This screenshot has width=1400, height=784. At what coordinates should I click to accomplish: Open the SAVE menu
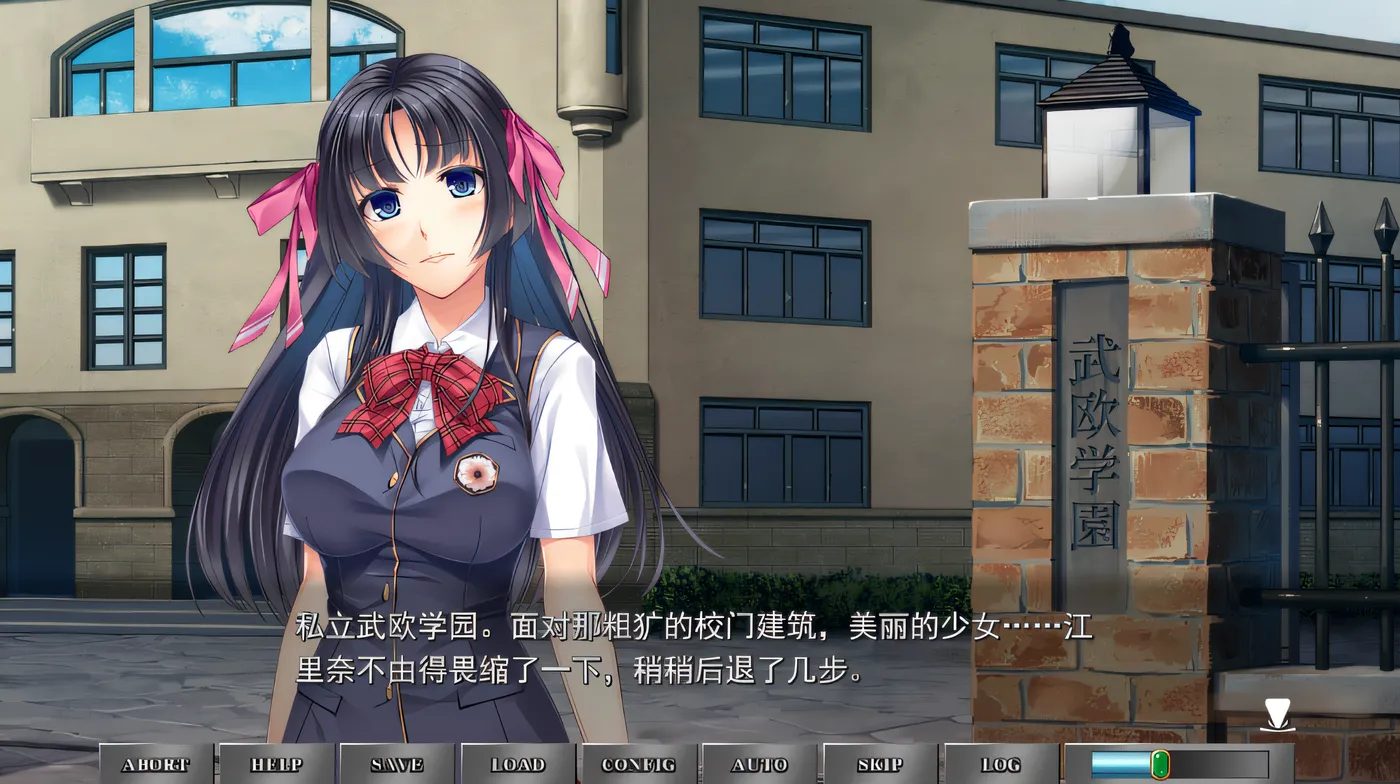point(397,765)
